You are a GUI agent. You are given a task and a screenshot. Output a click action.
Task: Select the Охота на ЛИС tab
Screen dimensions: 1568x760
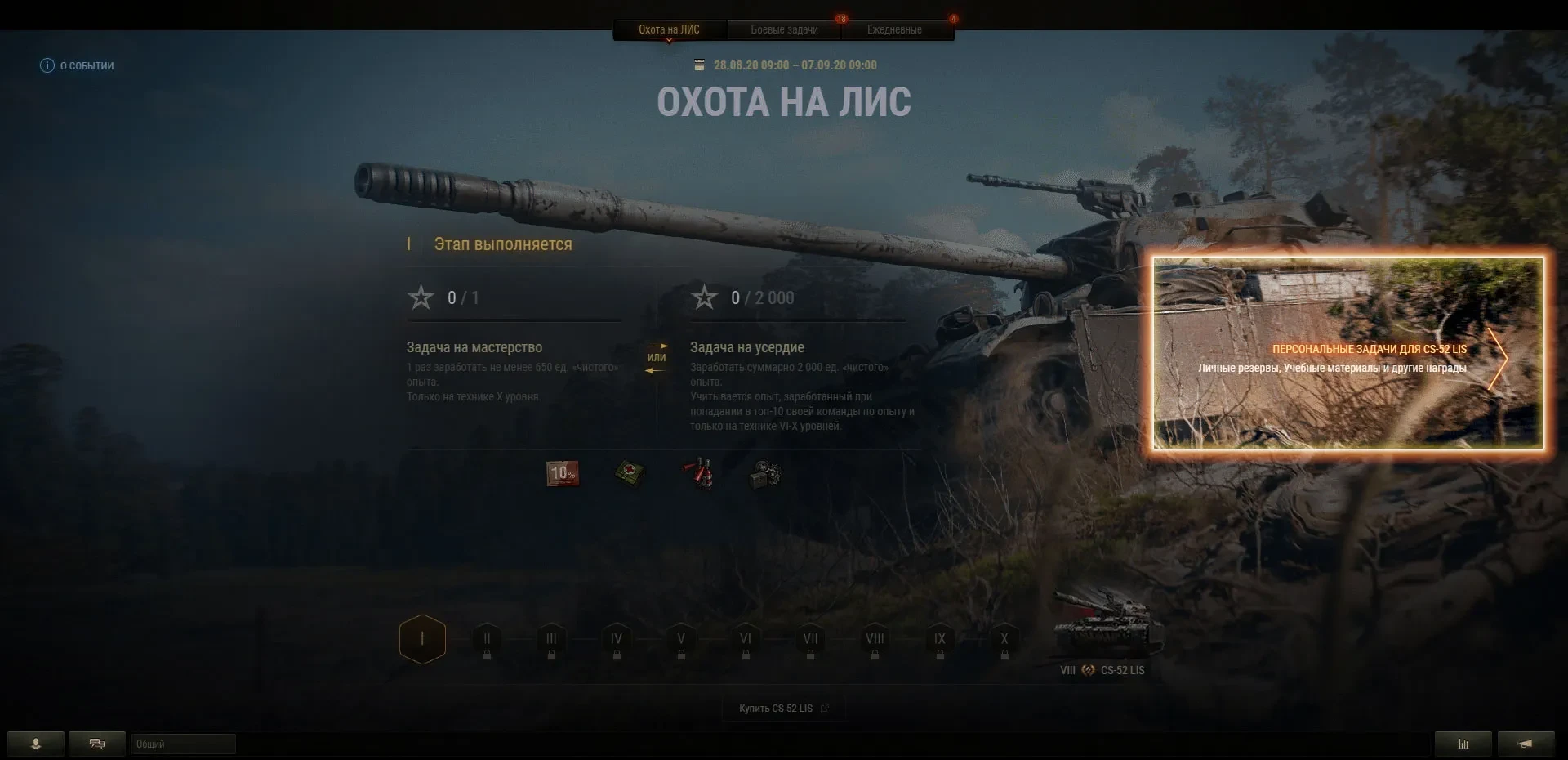pos(669,29)
